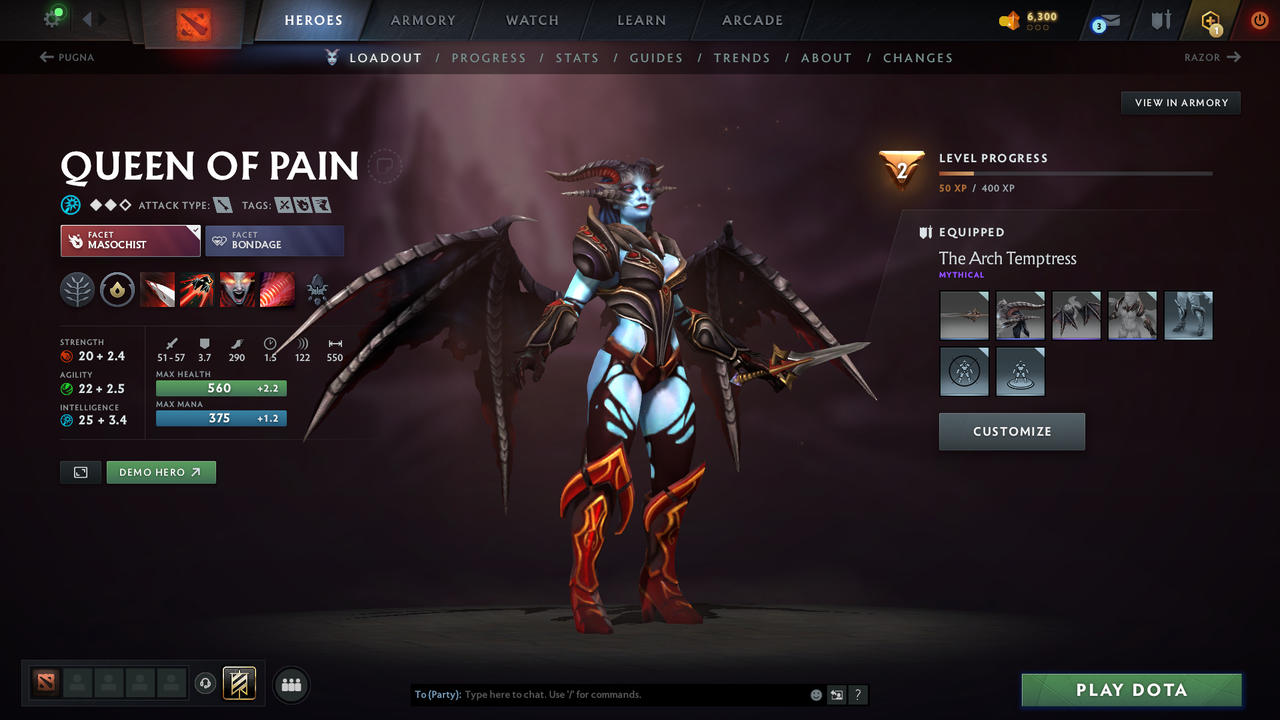This screenshot has width=1280, height=720.
Task: Click the level progress XP bar
Action: [1076, 173]
